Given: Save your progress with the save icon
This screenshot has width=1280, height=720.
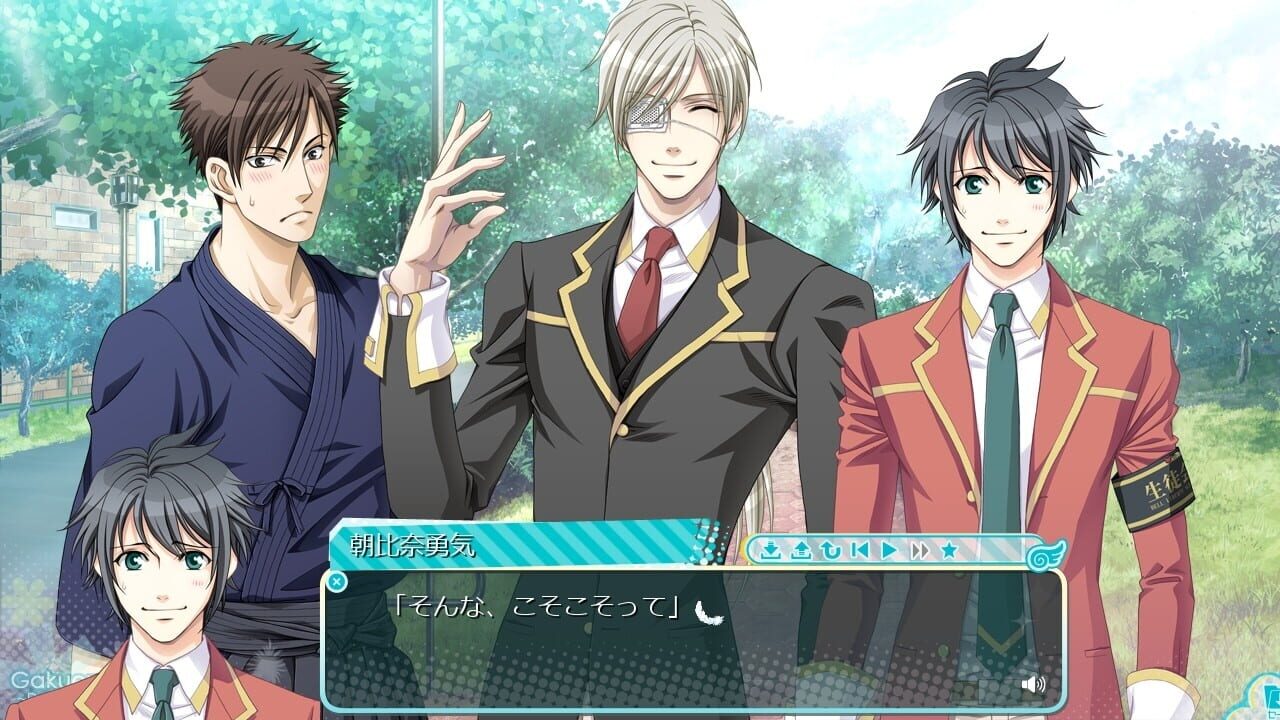Looking at the screenshot, I should coord(771,552).
